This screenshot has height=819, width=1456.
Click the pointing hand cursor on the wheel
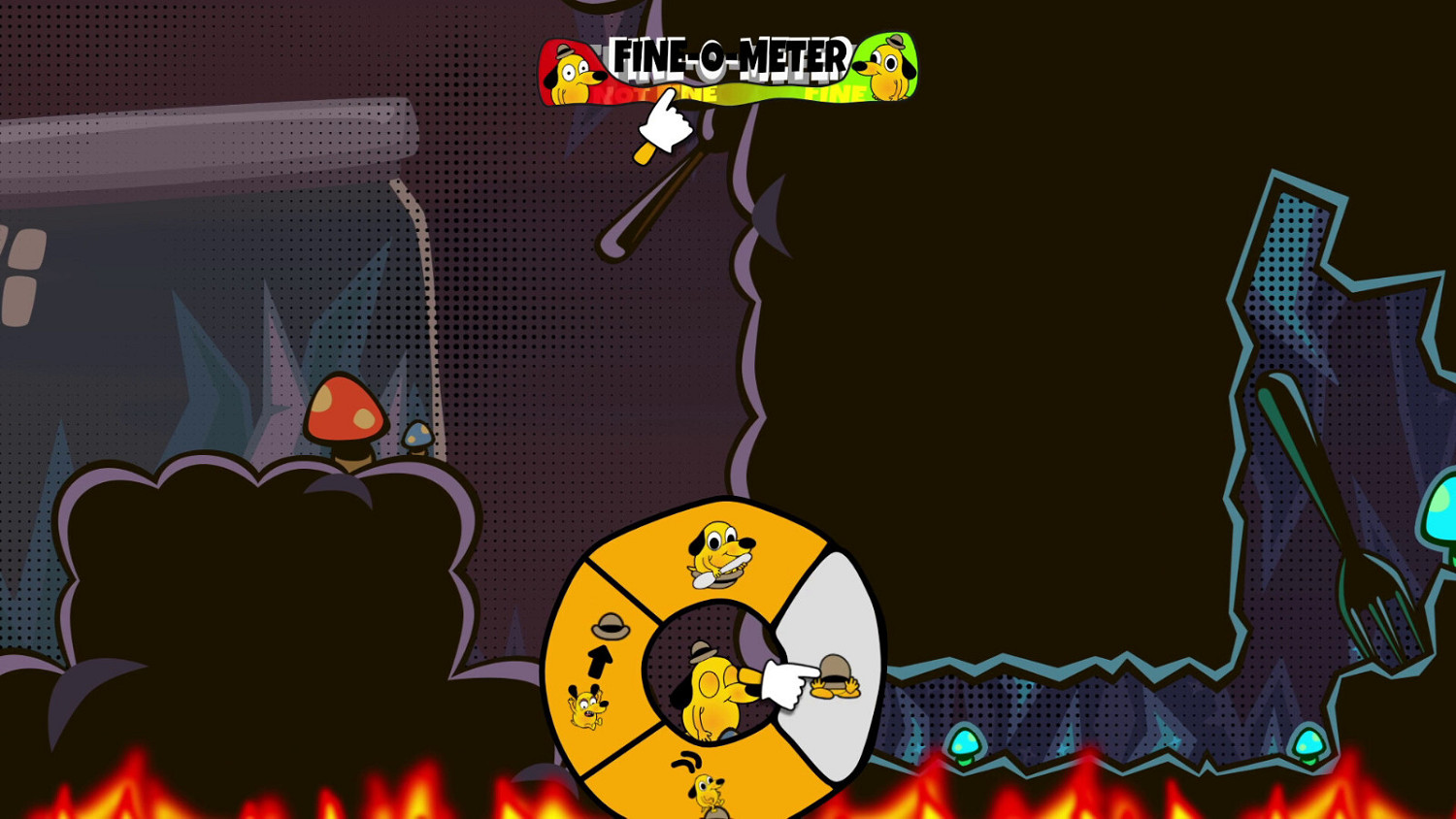click(x=781, y=684)
